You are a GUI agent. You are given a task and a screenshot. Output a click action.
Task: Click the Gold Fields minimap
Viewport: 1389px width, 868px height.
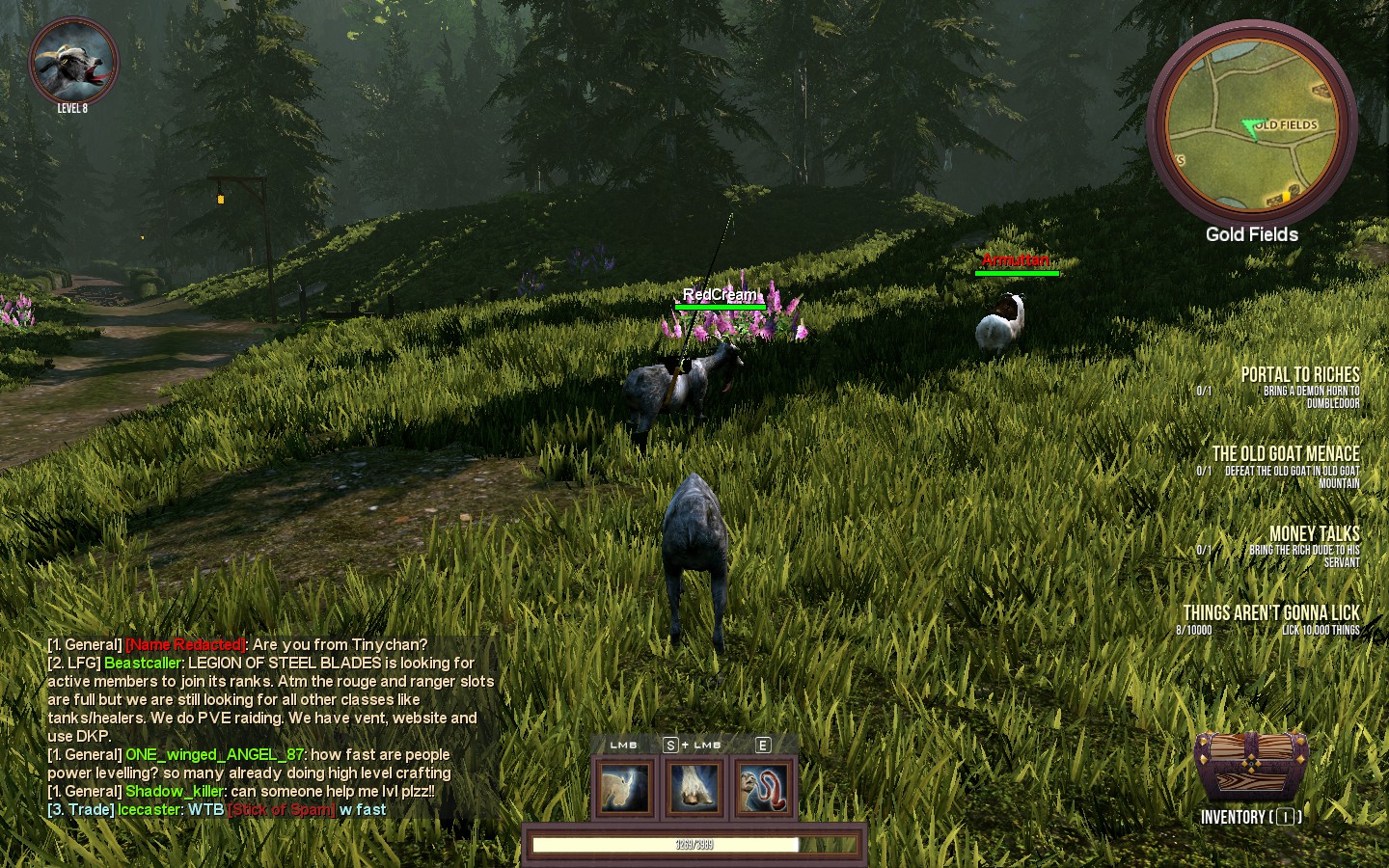click(1252, 127)
